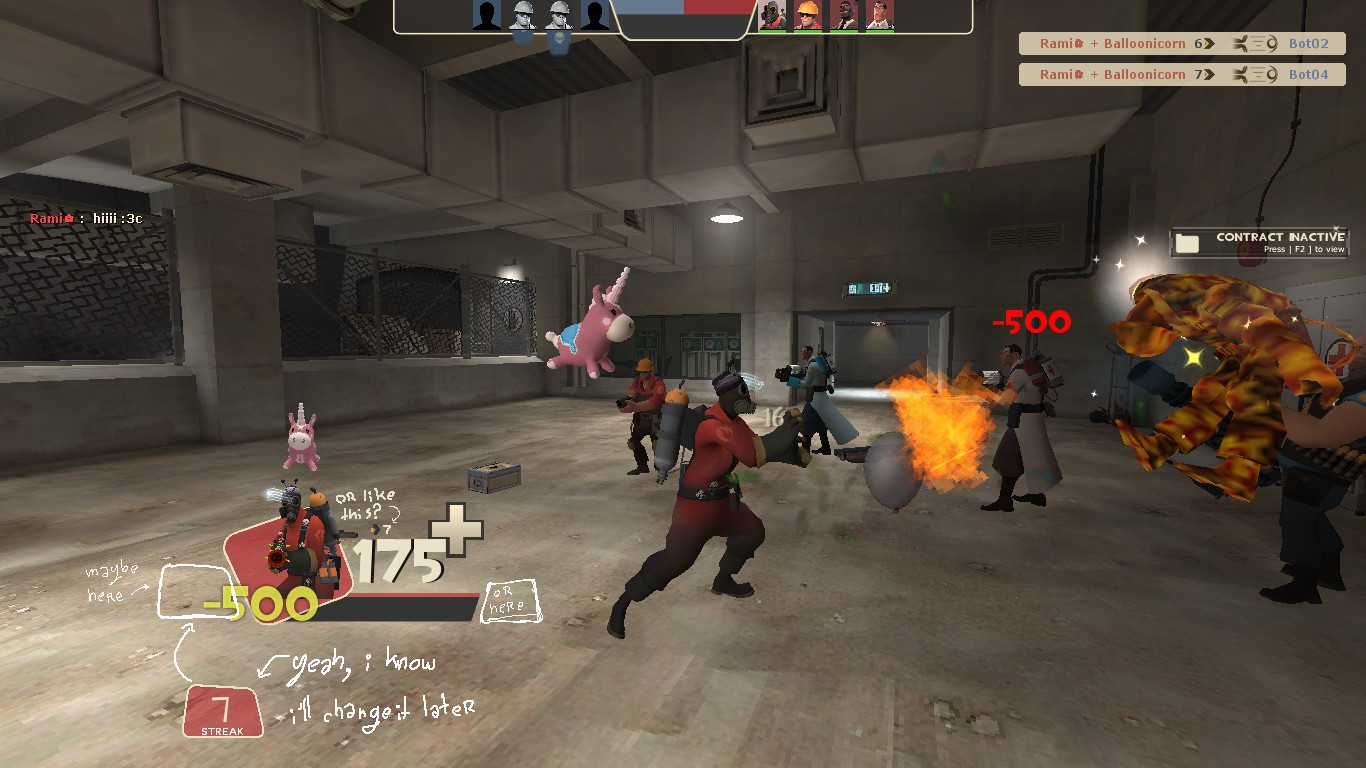Viewport: 1366px width, 768px height.
Task: Click the -500 yellow damage number
Action: coord(258,603)
